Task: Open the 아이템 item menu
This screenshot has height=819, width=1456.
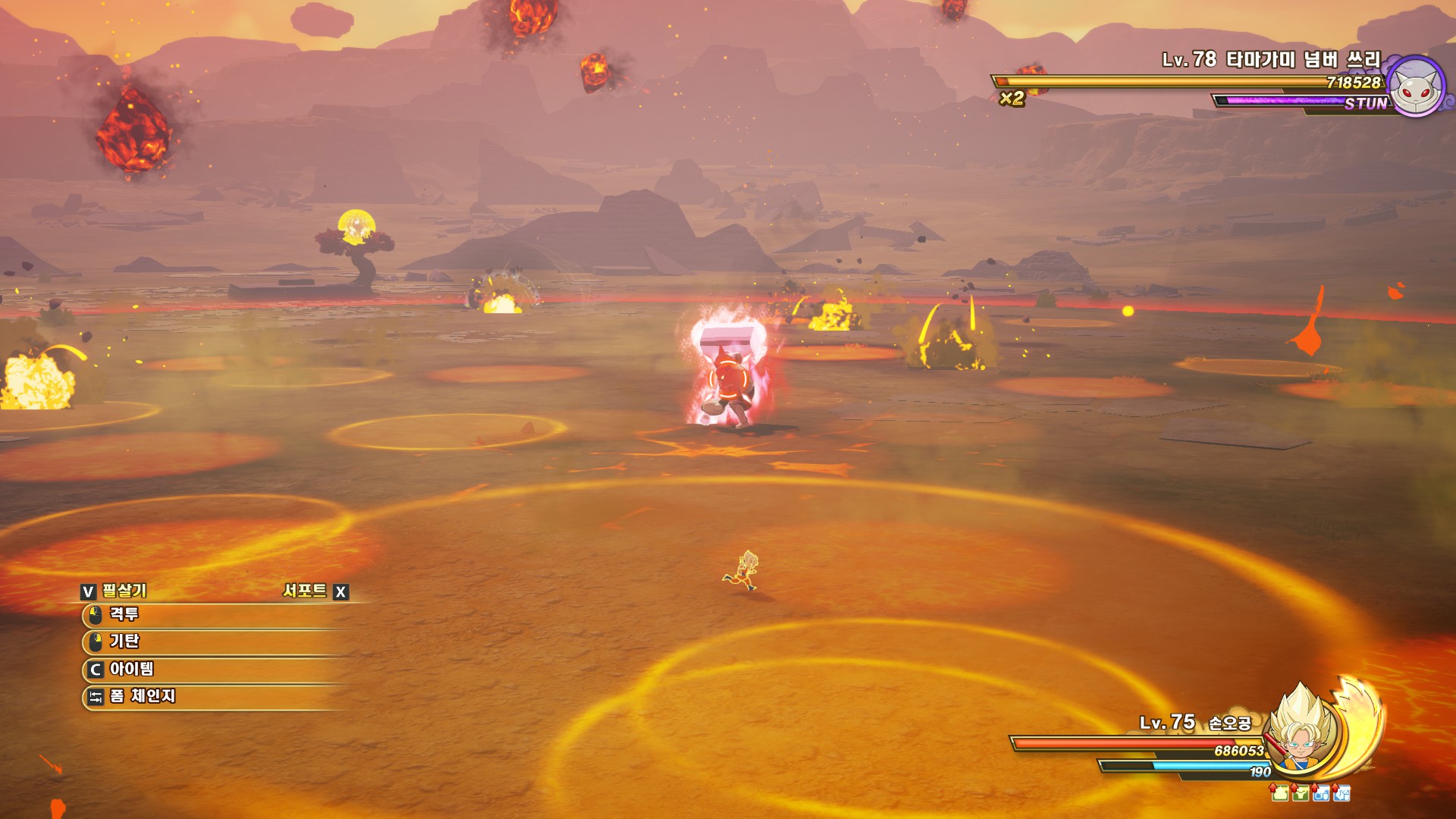Action: pyautogui.click(x=131, y=669)
